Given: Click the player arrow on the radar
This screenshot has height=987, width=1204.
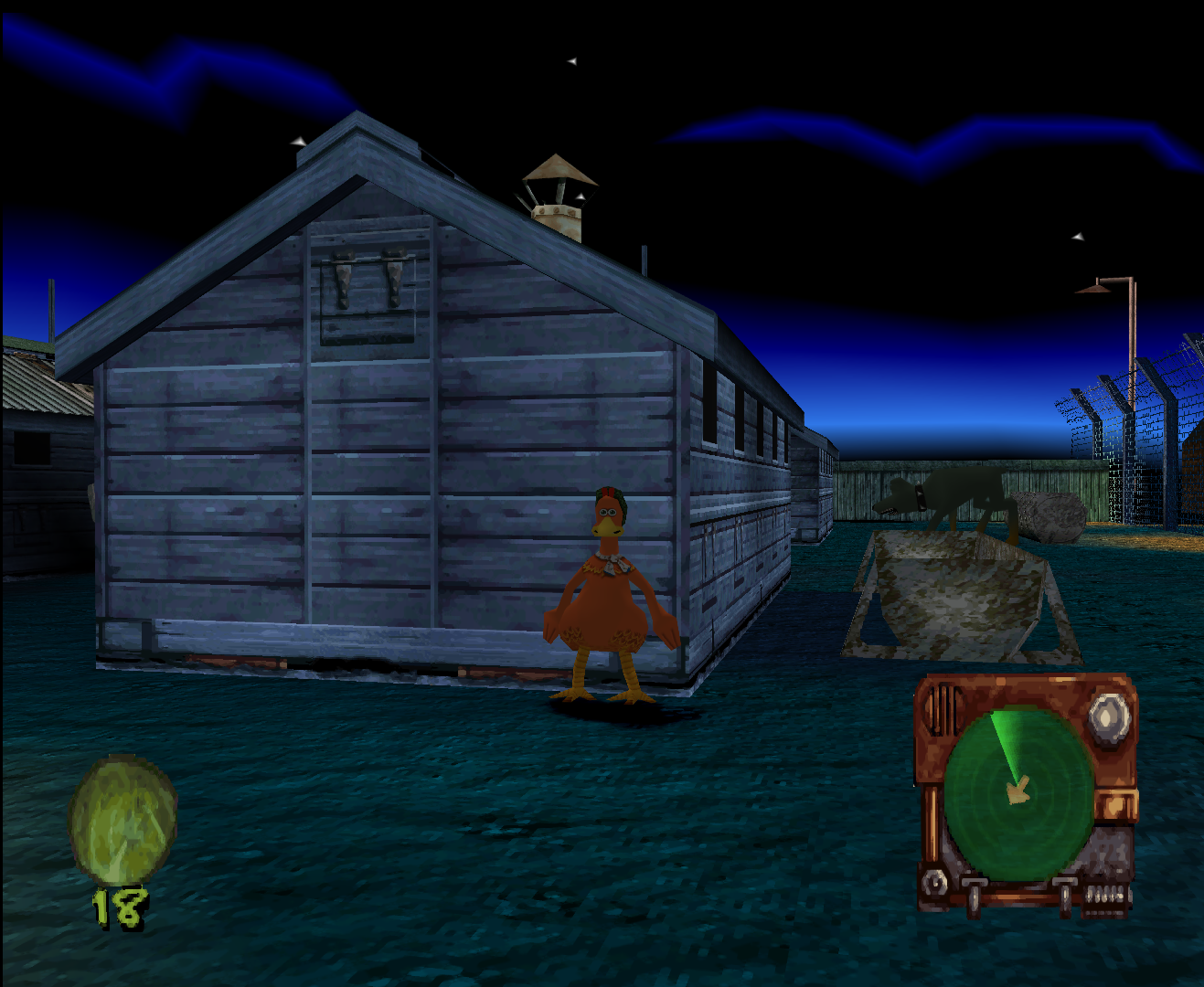Looking at the screenshot, I should tap(1018, 788).
